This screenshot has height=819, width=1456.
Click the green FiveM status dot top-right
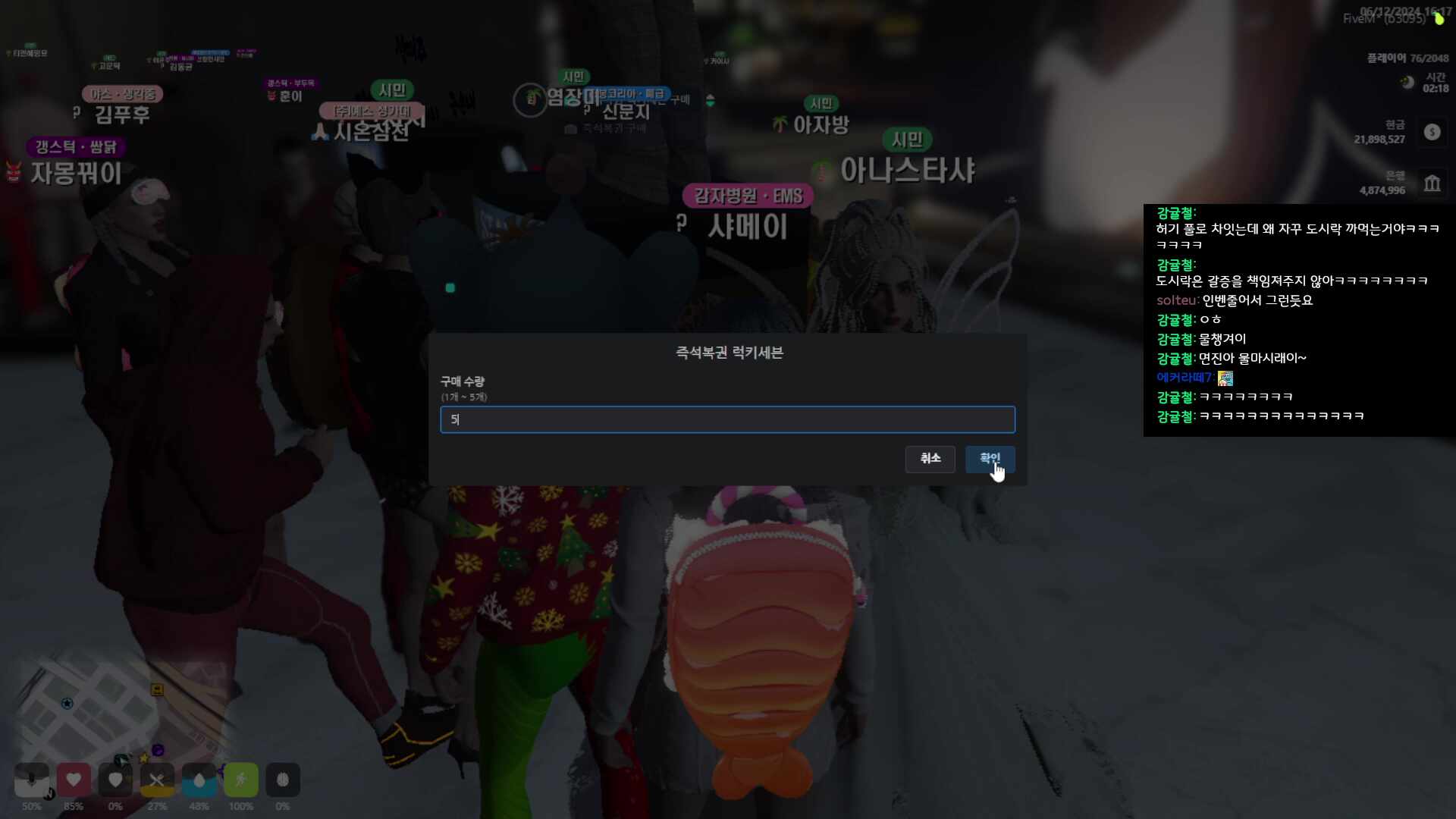[x=1439, y=19]
